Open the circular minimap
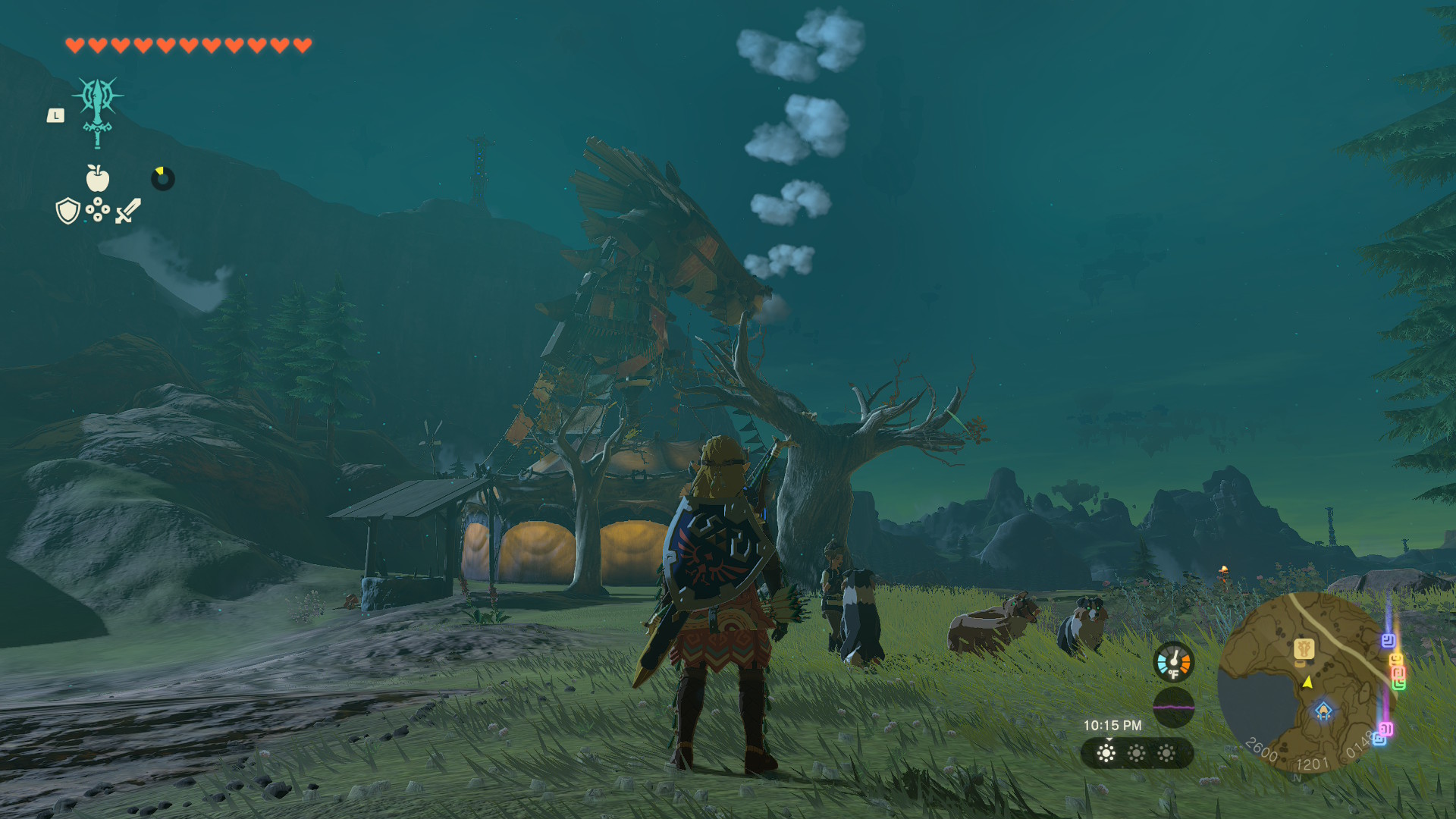Viewport: 1456px width, 819px height. coord(1300,682)
